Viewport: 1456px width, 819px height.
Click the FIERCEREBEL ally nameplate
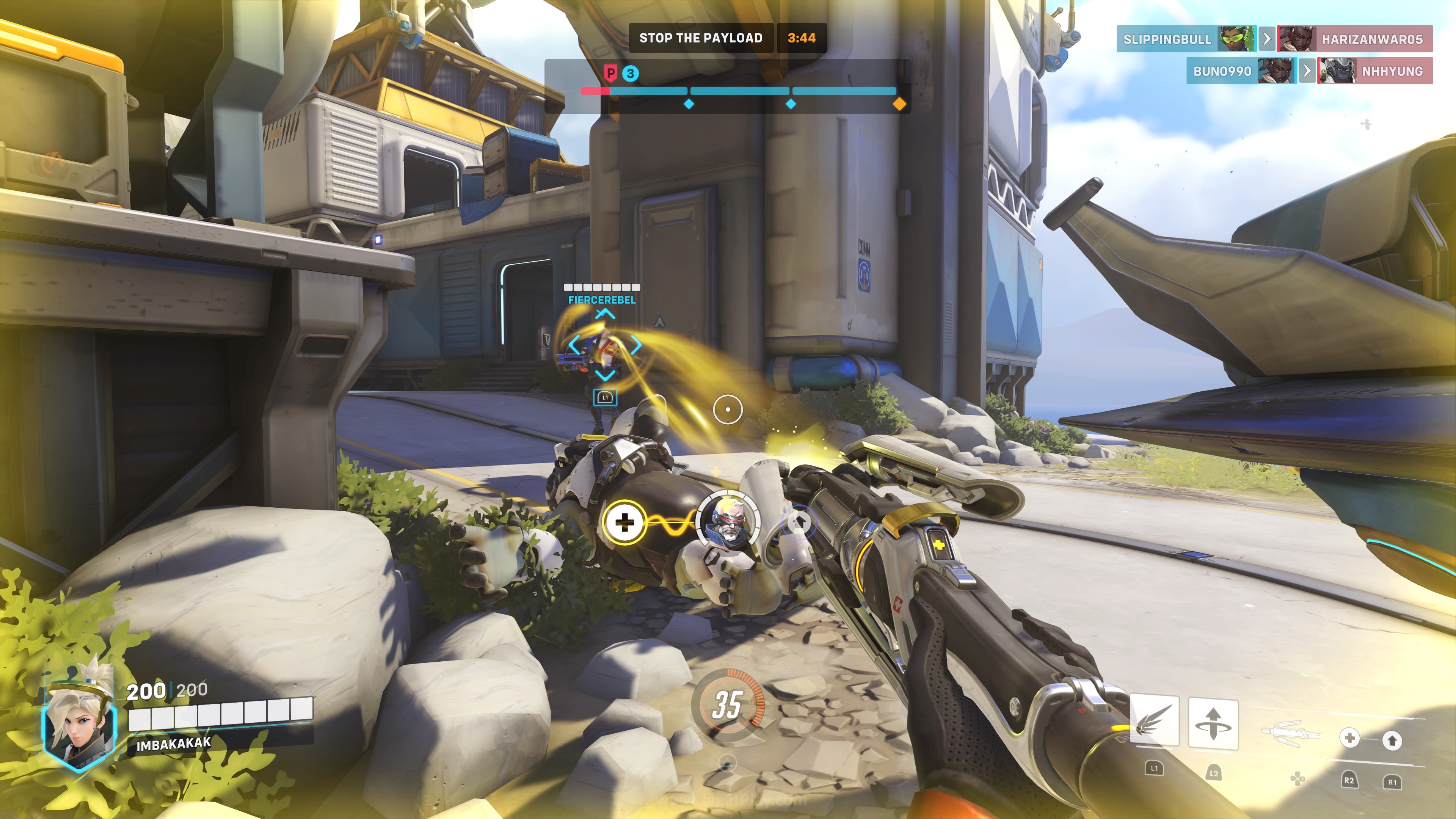[602, 300]
